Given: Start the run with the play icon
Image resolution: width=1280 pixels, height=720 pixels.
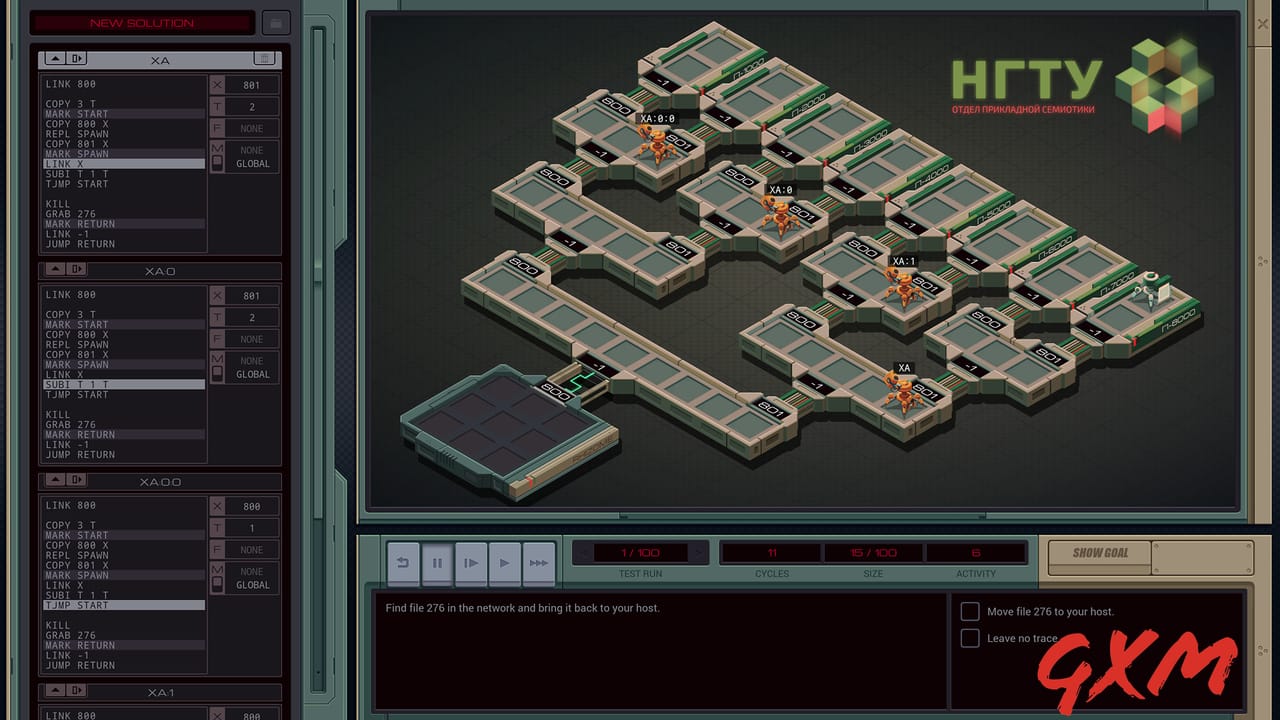Looking at the screenshot, I should tap(504, 563).
